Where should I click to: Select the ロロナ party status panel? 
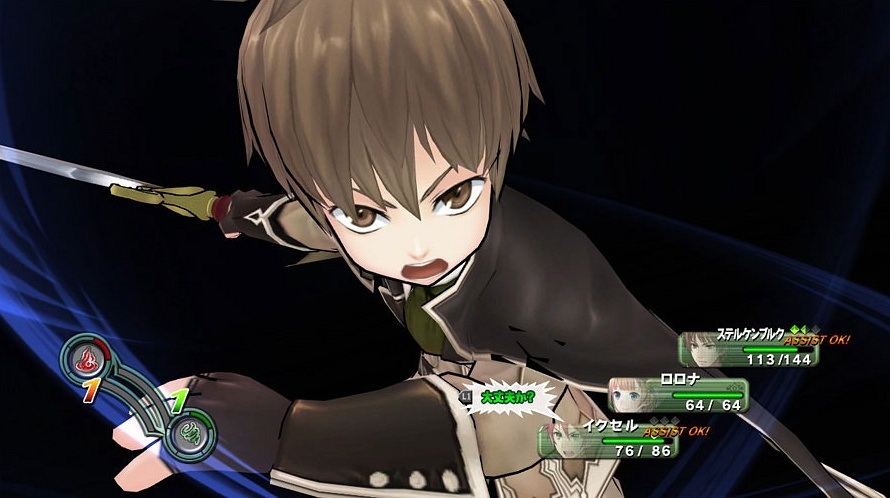tap(680, 394)
